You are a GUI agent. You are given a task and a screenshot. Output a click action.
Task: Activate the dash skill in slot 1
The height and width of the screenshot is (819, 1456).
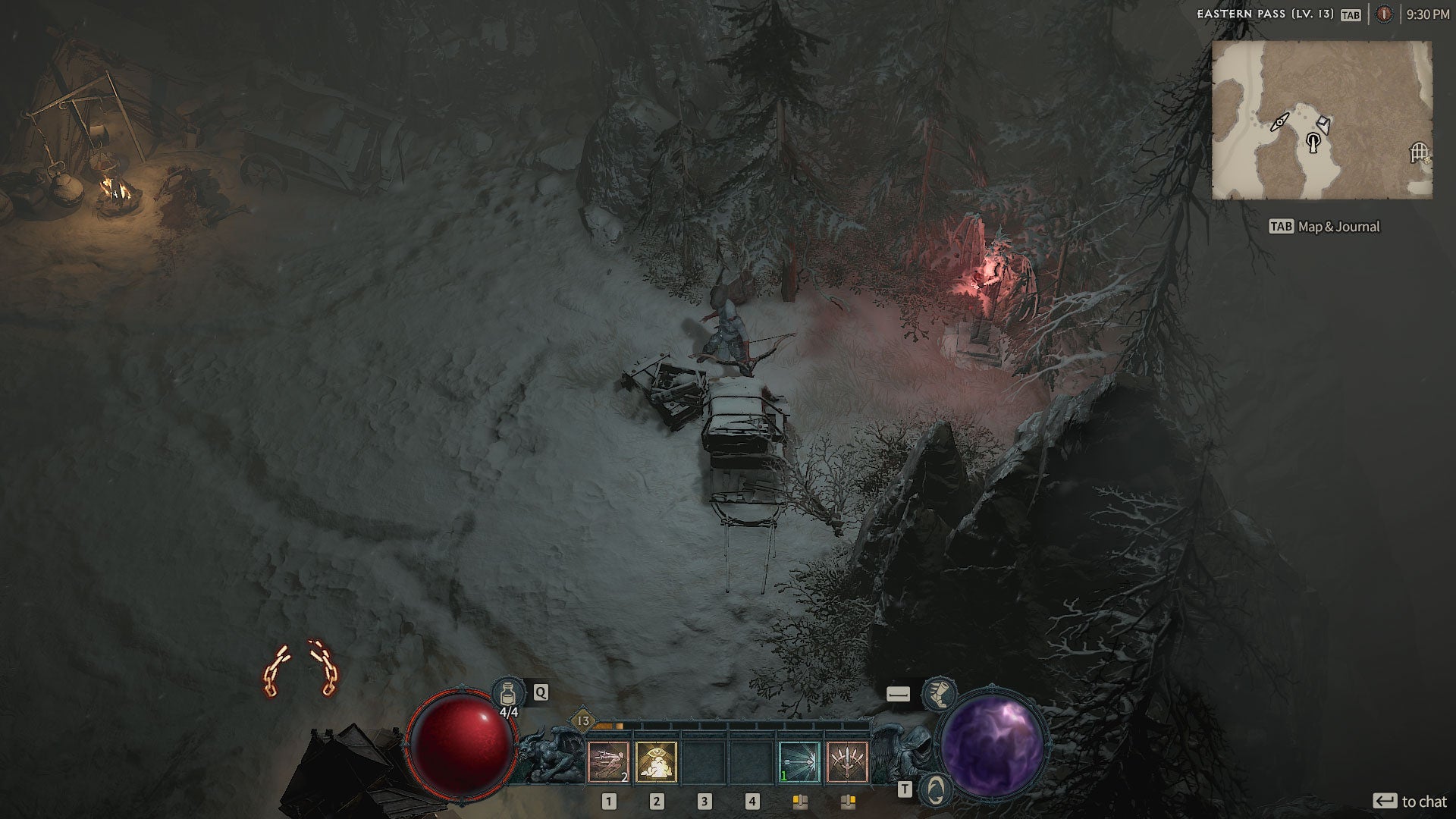tap(608, 761)
